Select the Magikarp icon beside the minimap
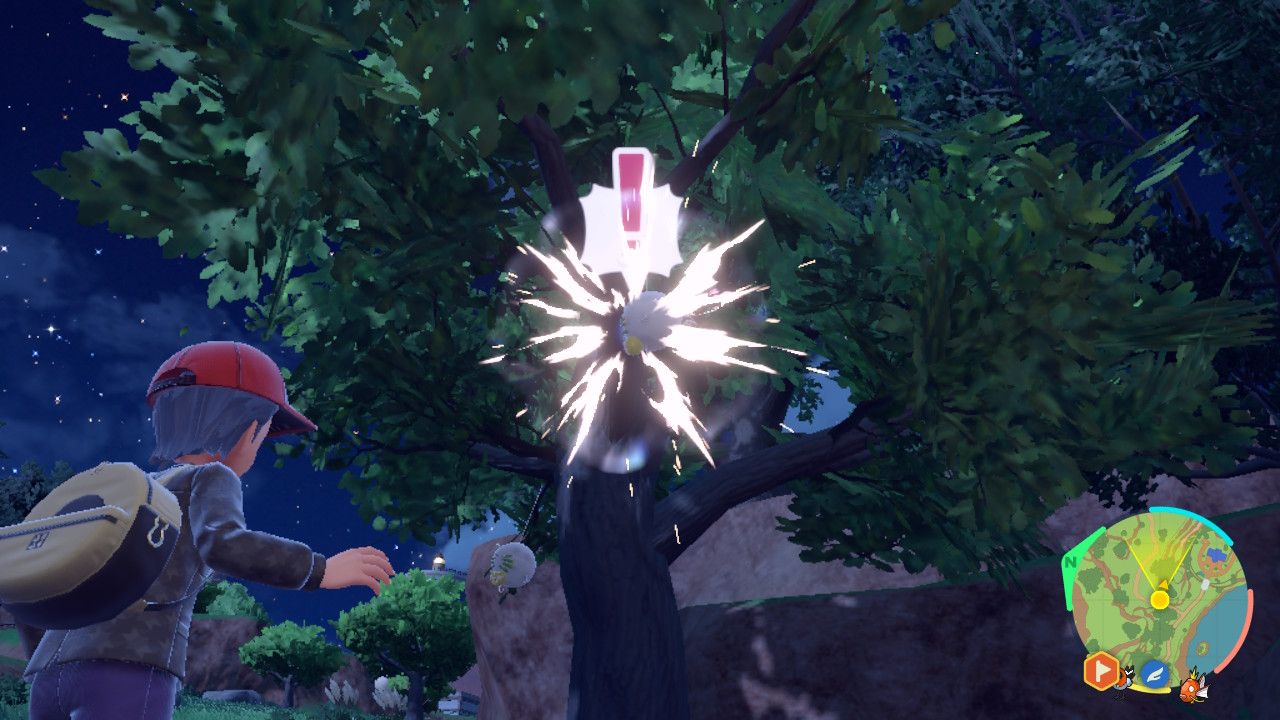The width and height of the screenshot is (1280, 720). tap(1194, 689)
